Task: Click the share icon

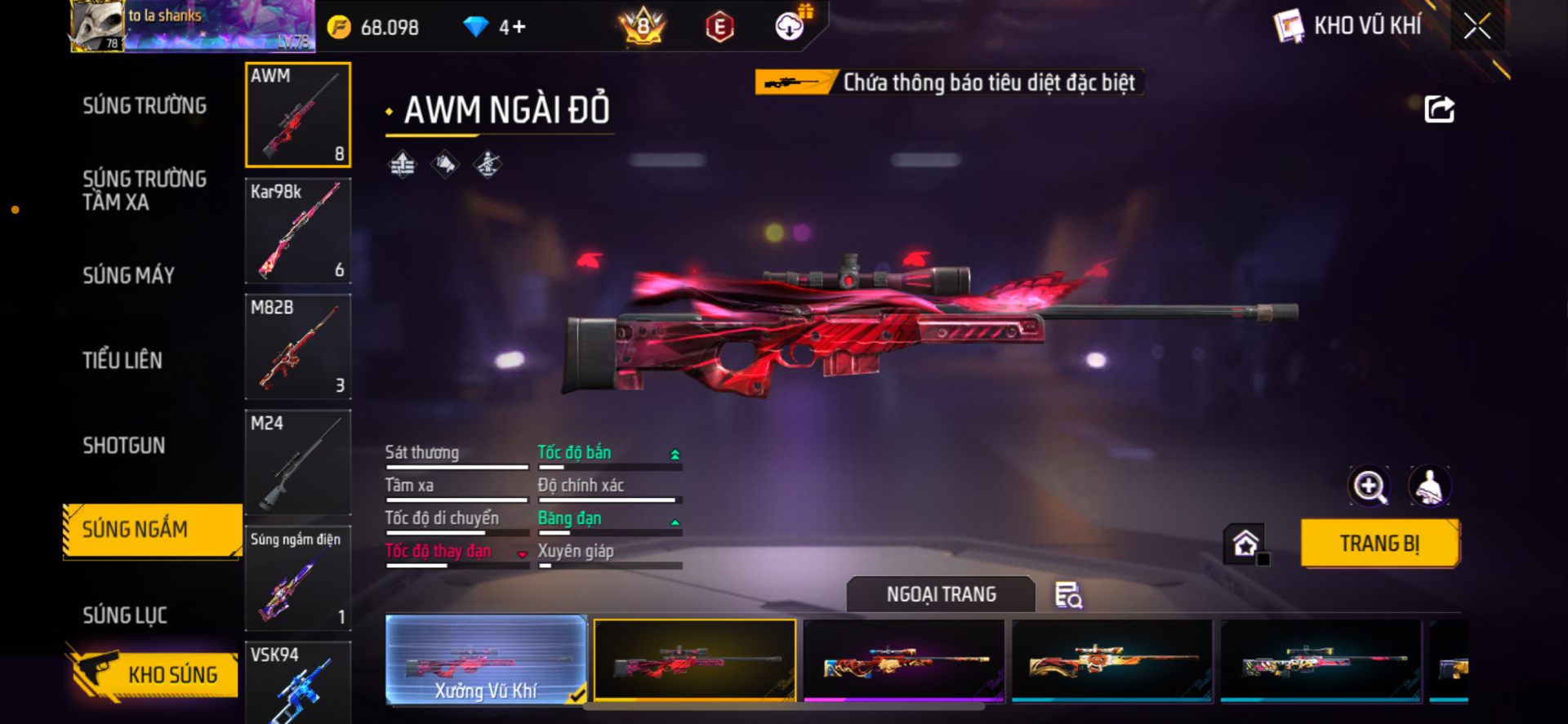Action: tap(1439, 109)
